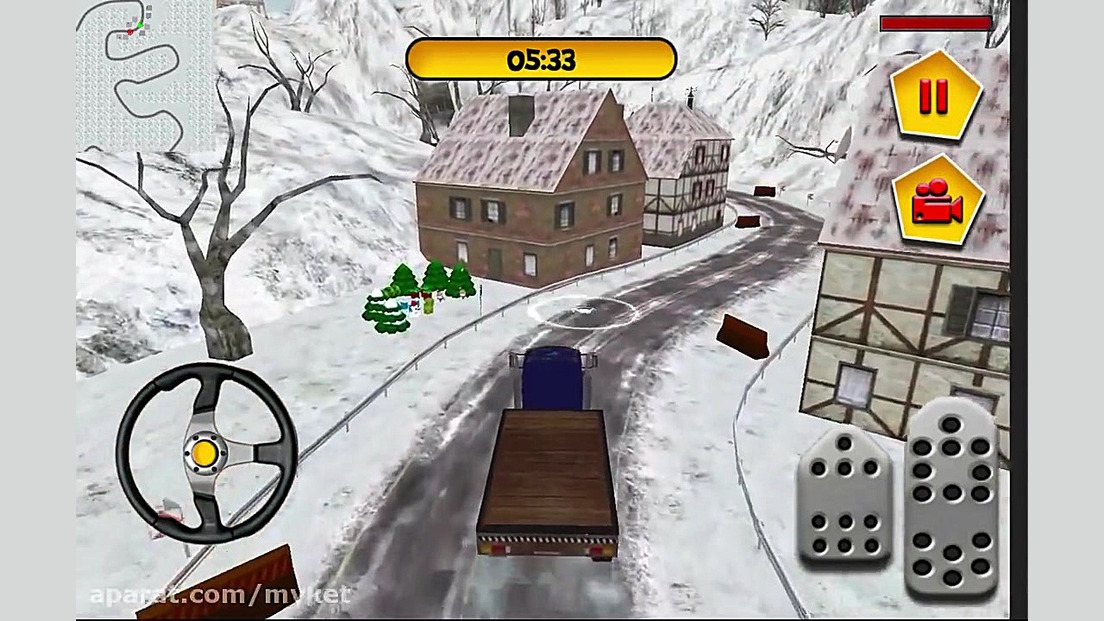This screenshot has height=621, width=1104.
Task: Click the steering wheel control
Action: coord(206,452)
